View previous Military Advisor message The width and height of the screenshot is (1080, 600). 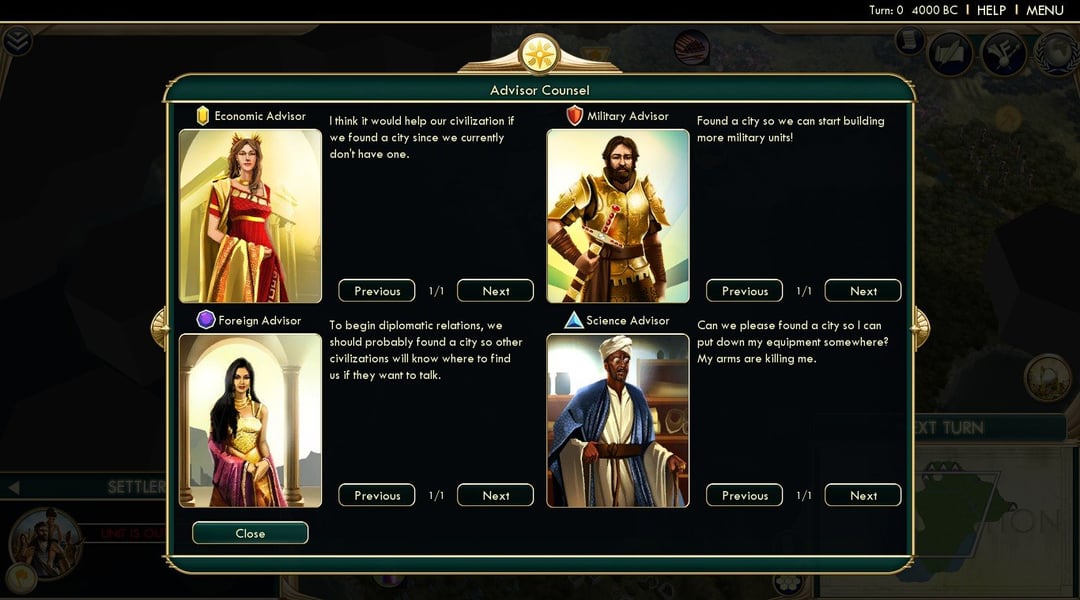pyautogui.click(x=745, y=291)
